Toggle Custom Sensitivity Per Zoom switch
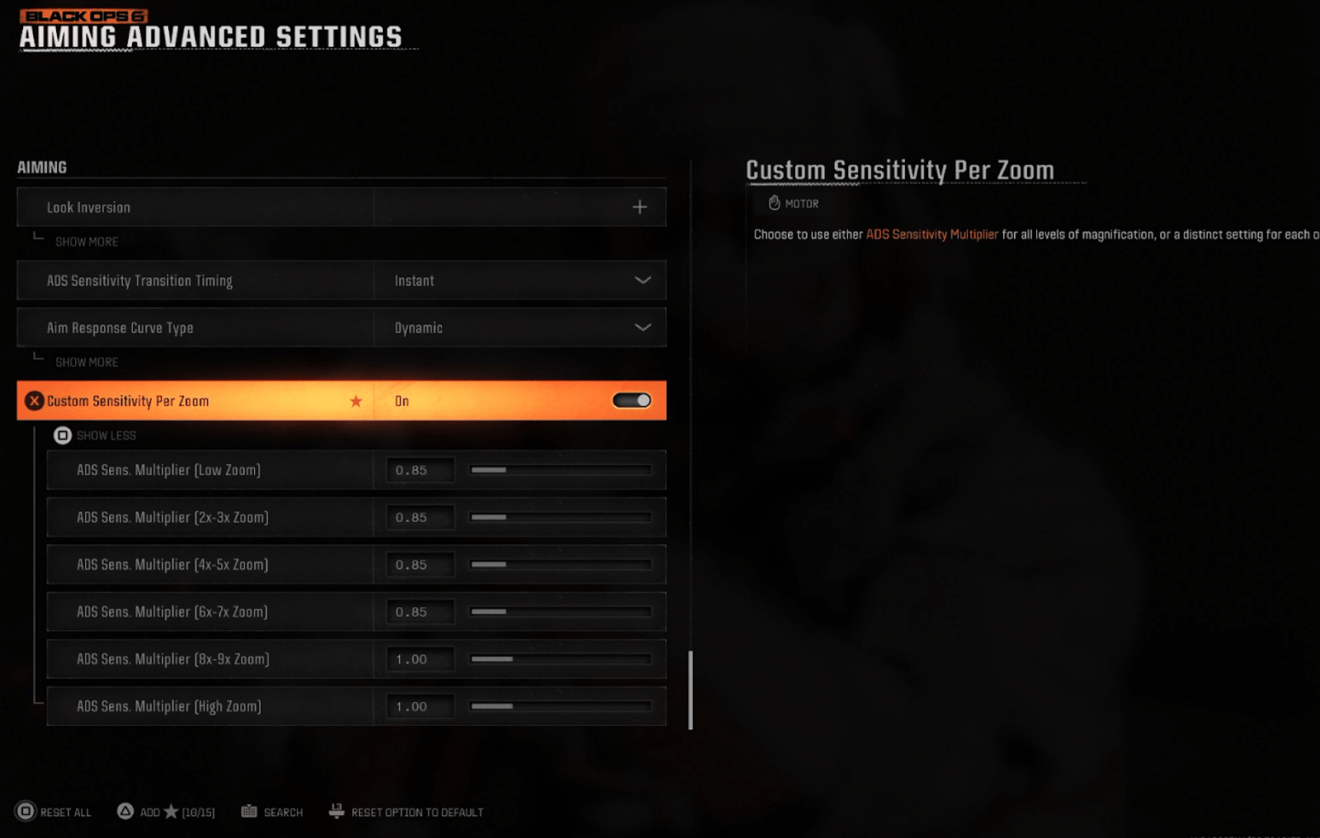This screenshot has height=838, width=1320. click(x=631, y=401)
